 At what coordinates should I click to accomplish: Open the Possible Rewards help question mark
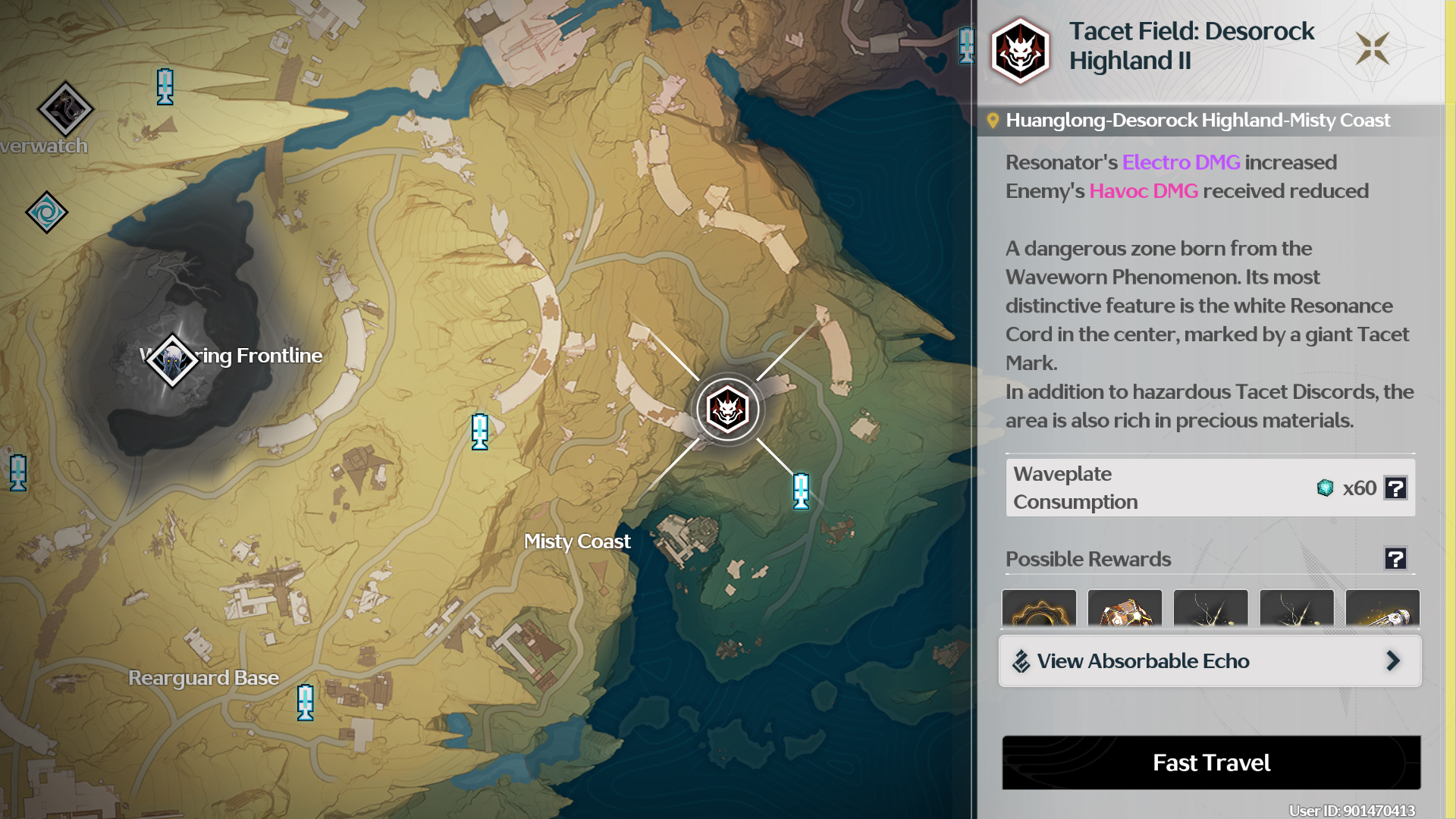[x=1395, y=559]
